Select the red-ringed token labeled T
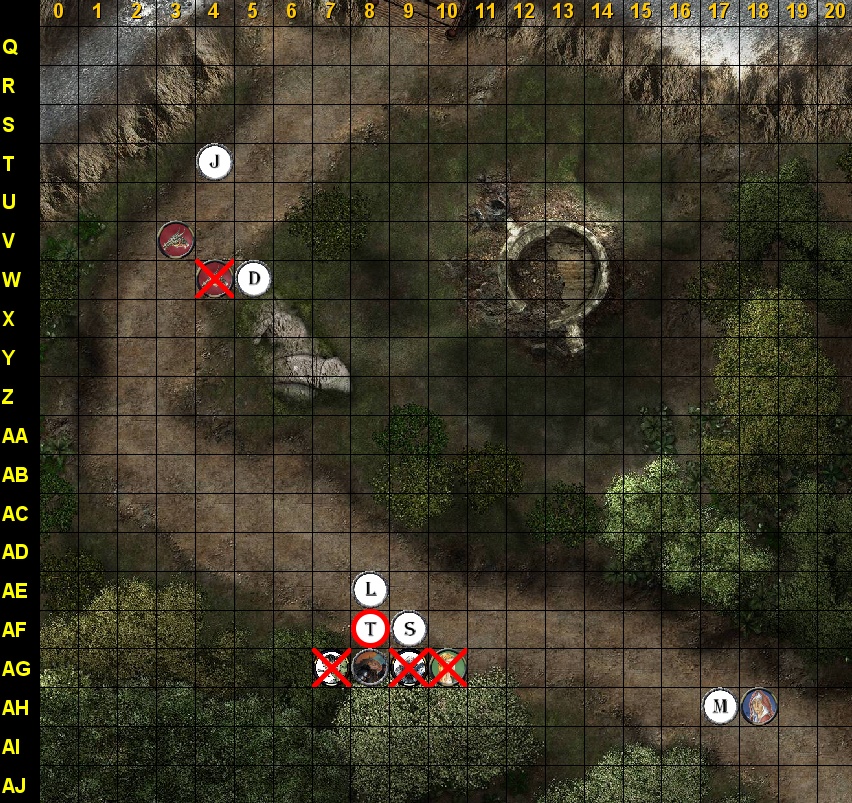The width and height of the screenshot is (852, 803). (x=370, y=629)
